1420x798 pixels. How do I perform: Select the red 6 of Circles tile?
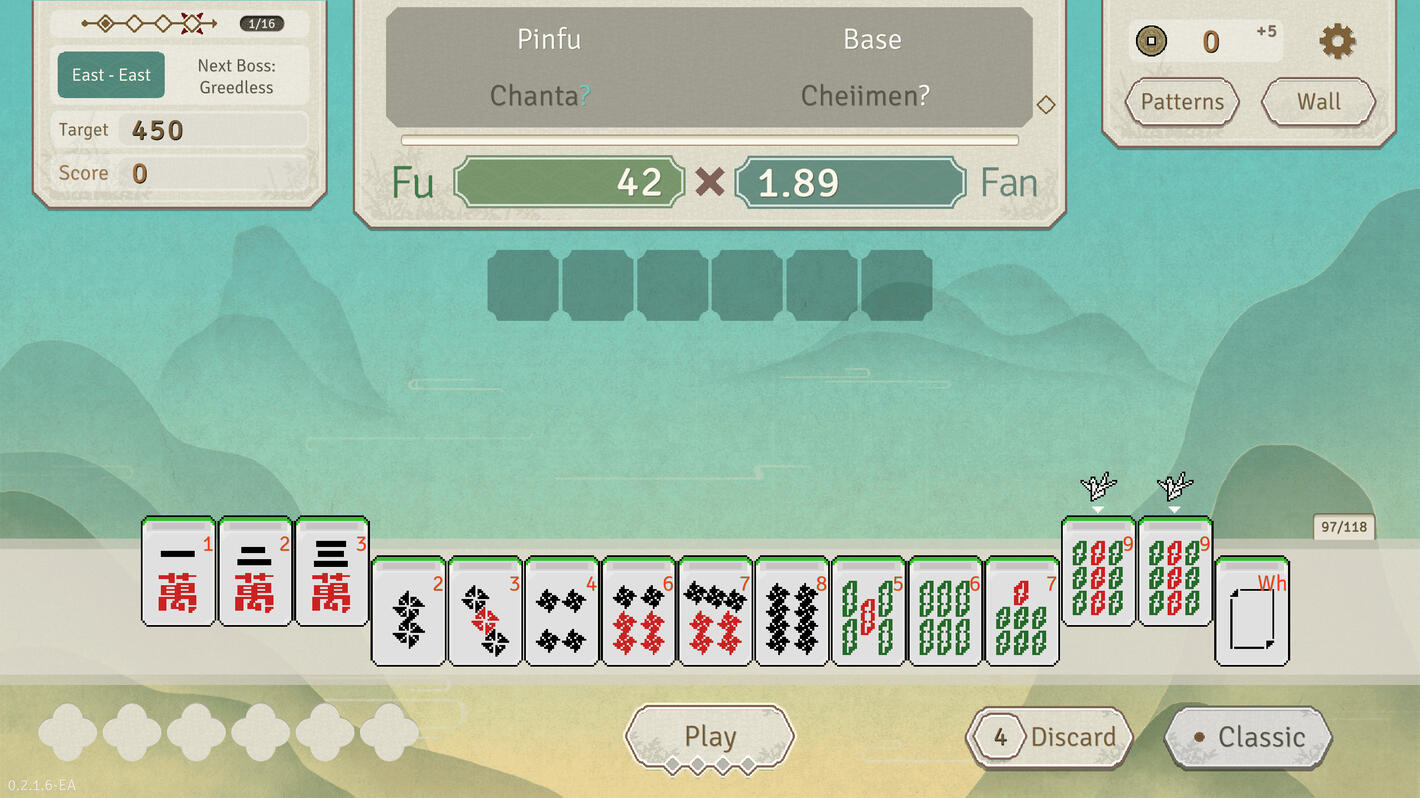coord(640,612)
